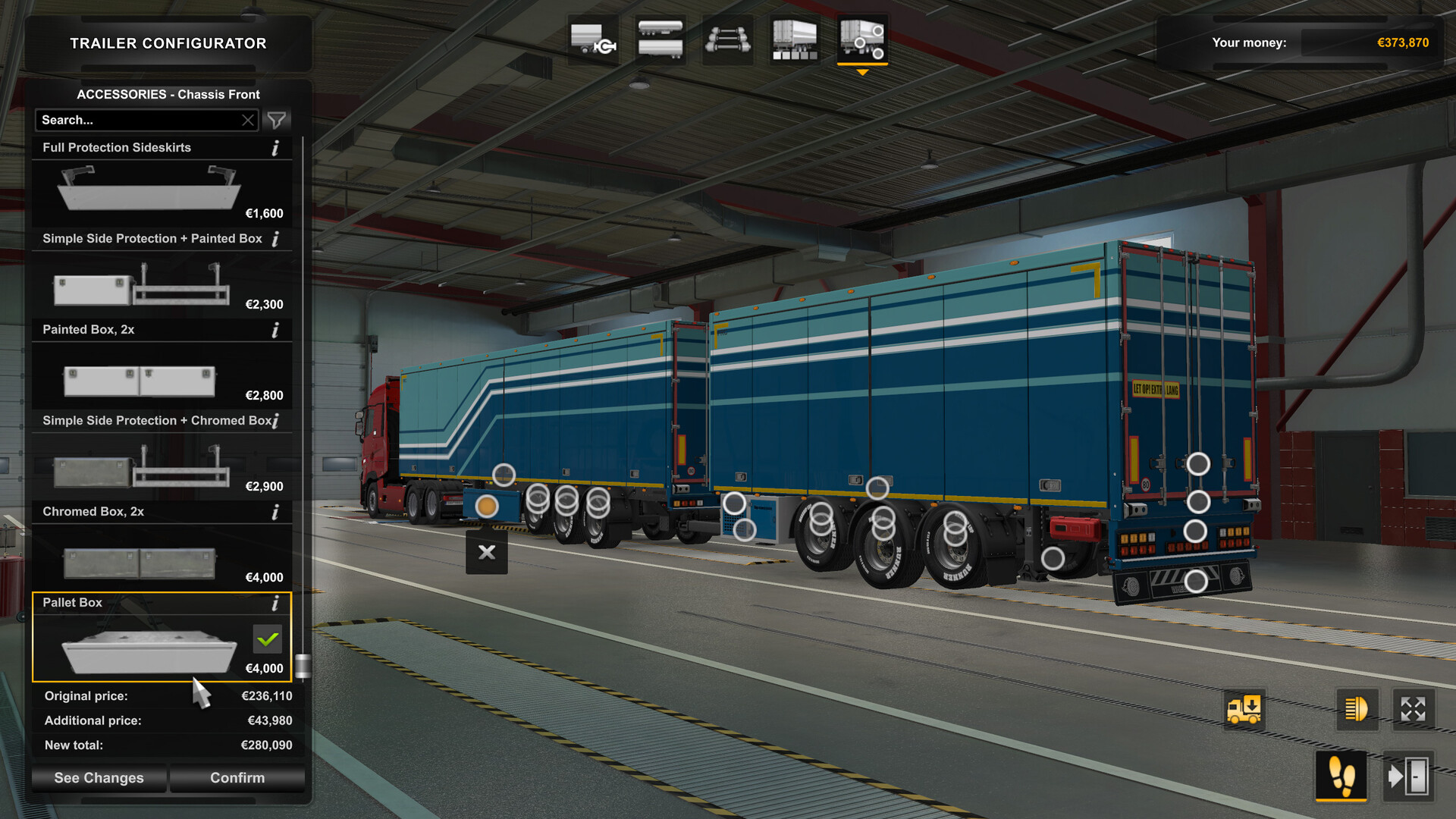Screen dimensions: 1456x819
Task: Toggle the headlights preview icon
Action: click(1357, 711)
